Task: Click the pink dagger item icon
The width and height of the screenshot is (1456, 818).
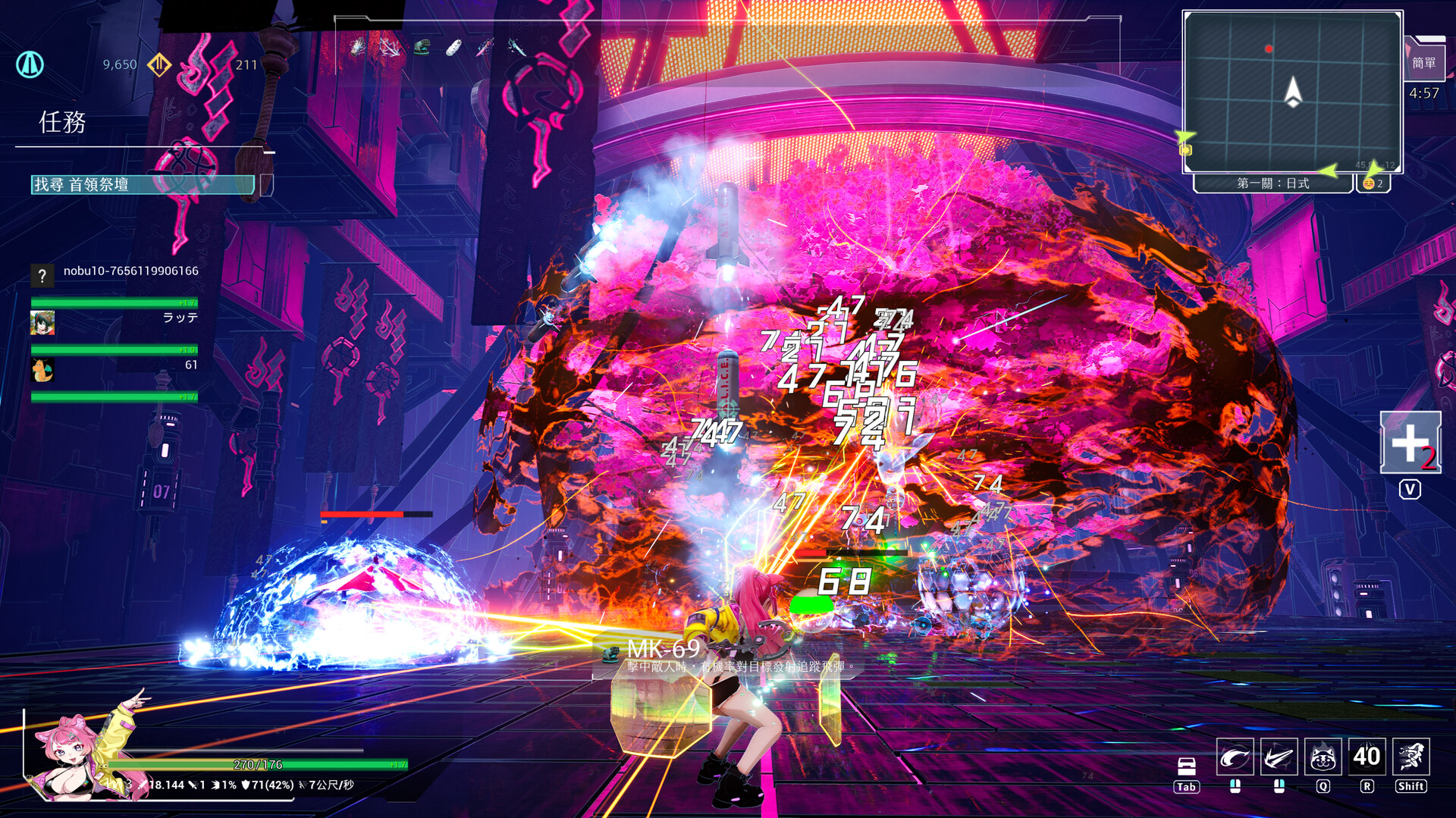Action: (486, 47)
